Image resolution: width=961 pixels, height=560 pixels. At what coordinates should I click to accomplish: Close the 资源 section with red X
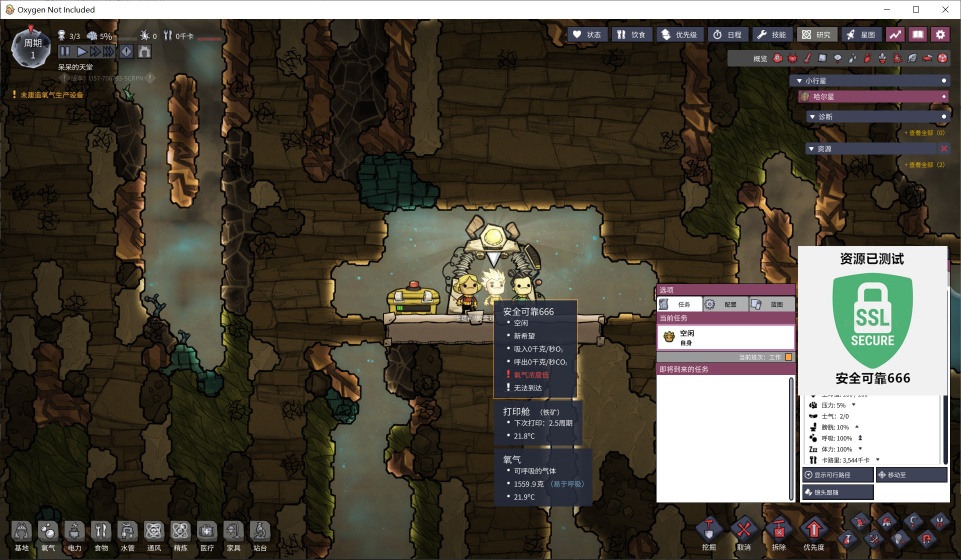coord(943,148)
